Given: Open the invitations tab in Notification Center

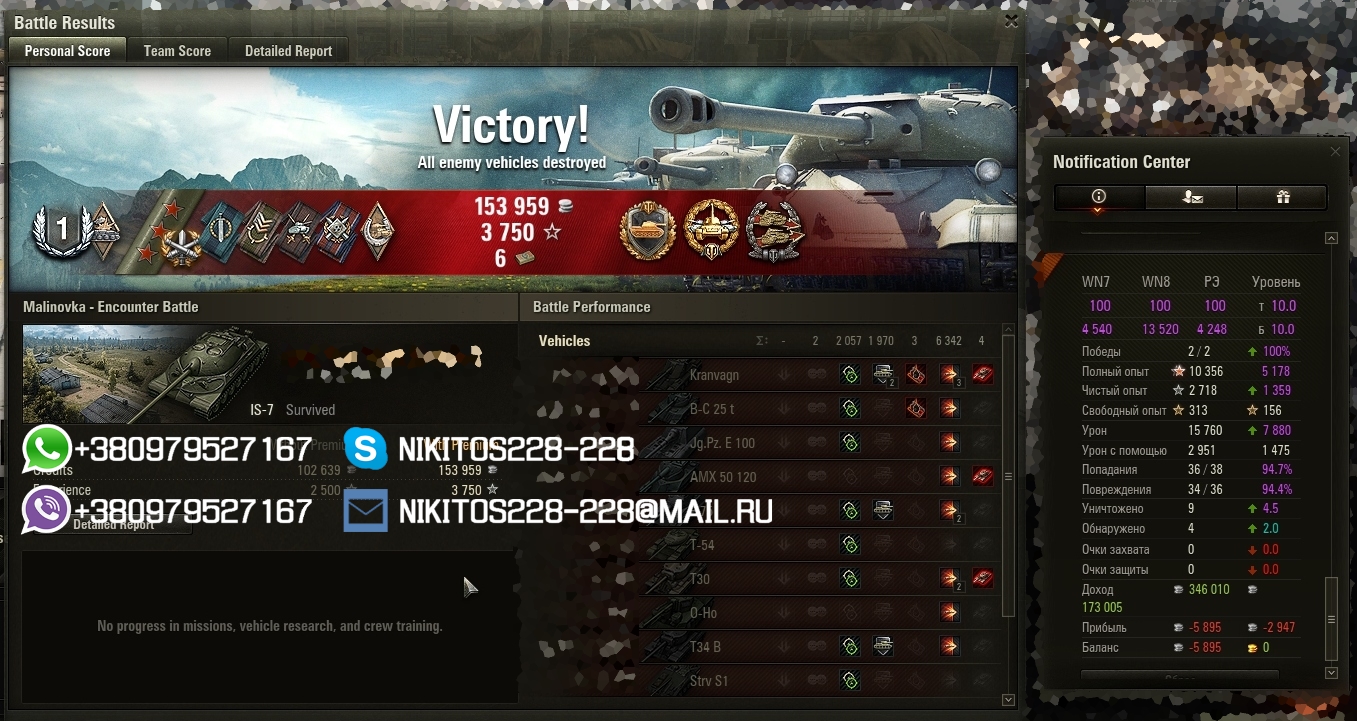Looking at the screenshot, I should click(1191, 198).
